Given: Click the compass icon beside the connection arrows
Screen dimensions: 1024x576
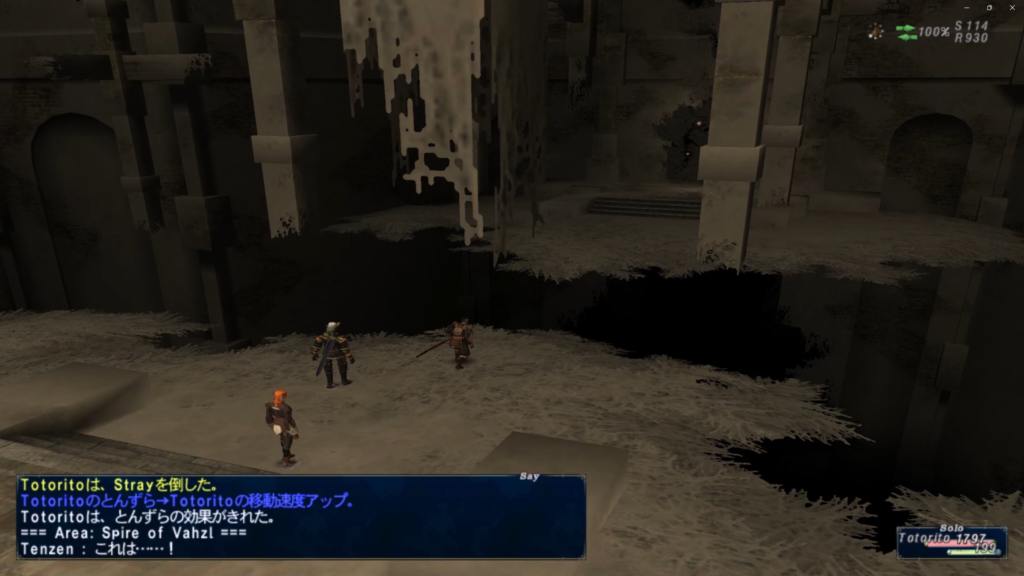Looking at the screenshot, I should coord(876,31).
